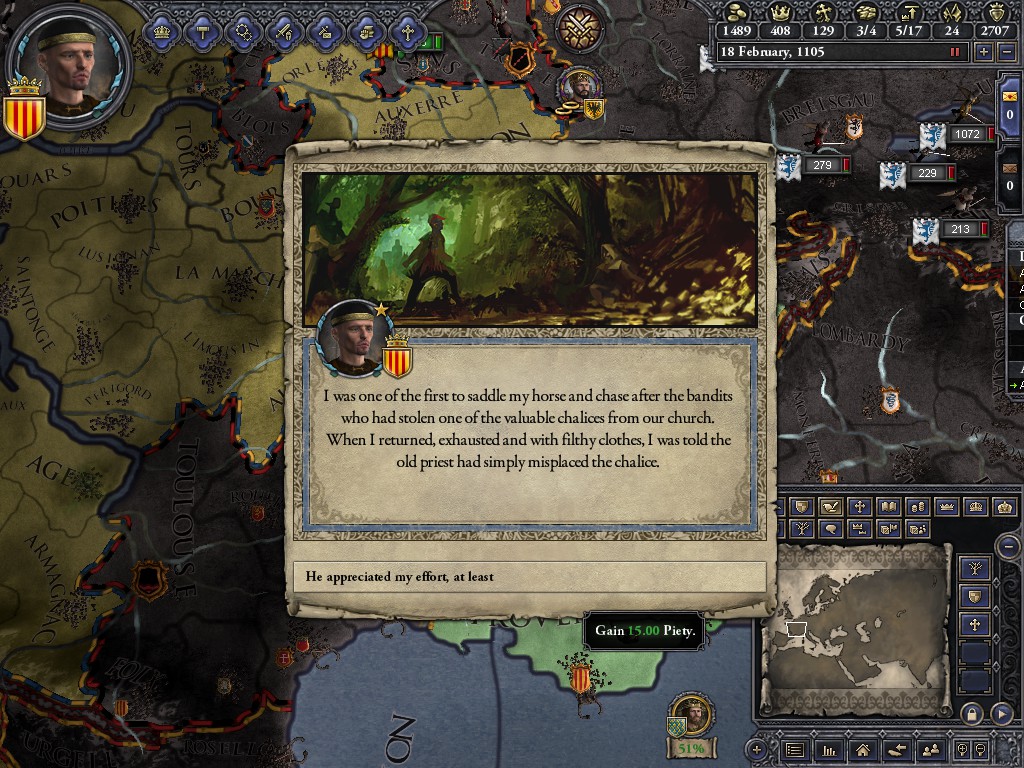Image resolution: width=1024 pixels, height=768 pixels.
Task: Open the sword Military tab
Action: (283, 32)
